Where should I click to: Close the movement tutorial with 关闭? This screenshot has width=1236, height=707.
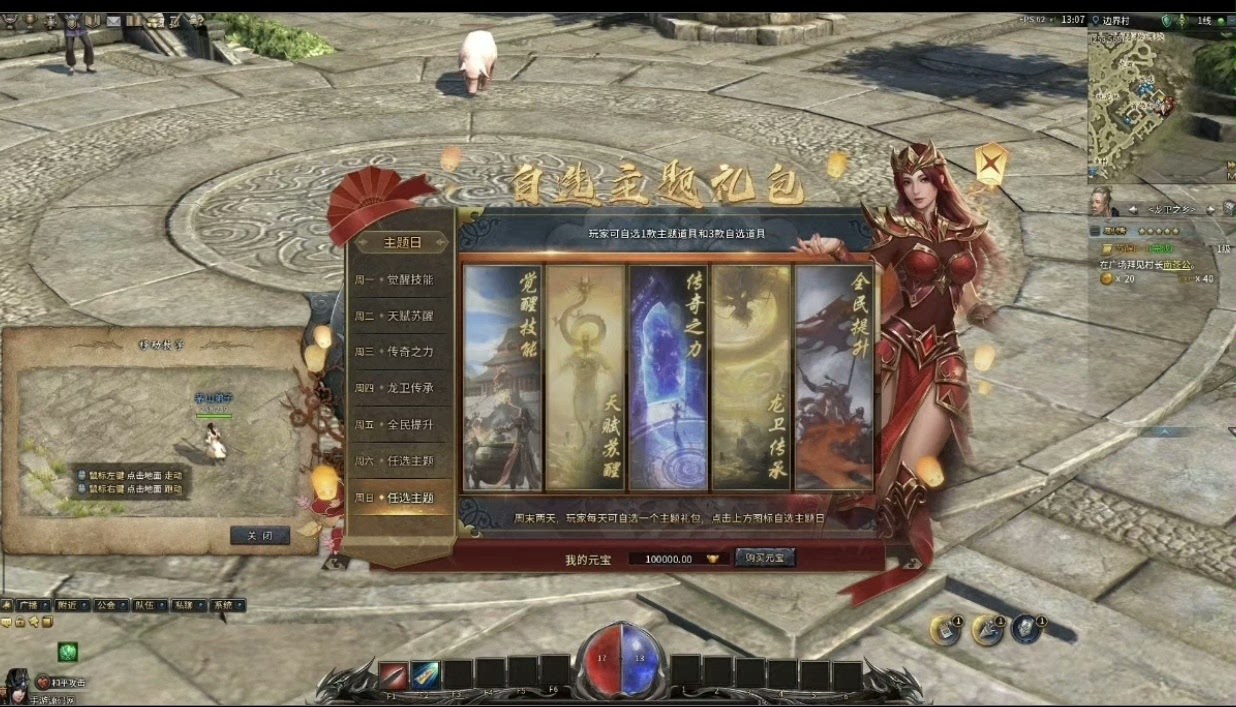tap(260, 536)
